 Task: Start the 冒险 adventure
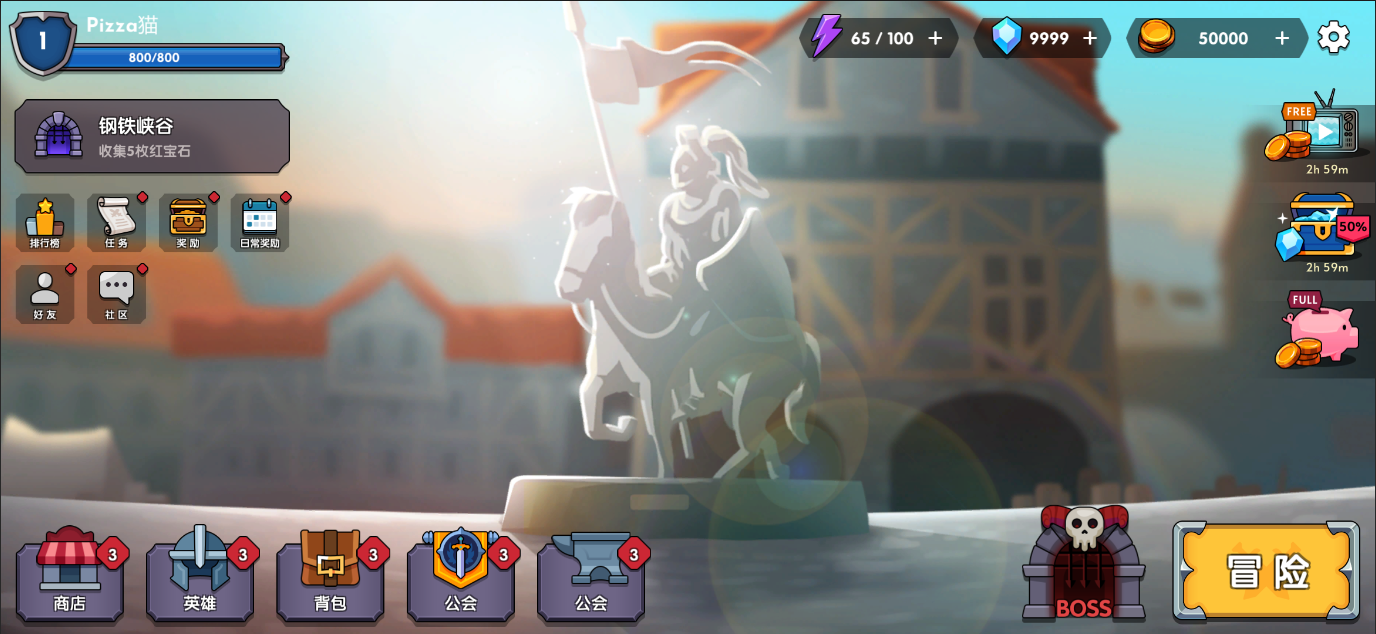pyautogui.click(x=1266, y=571)
